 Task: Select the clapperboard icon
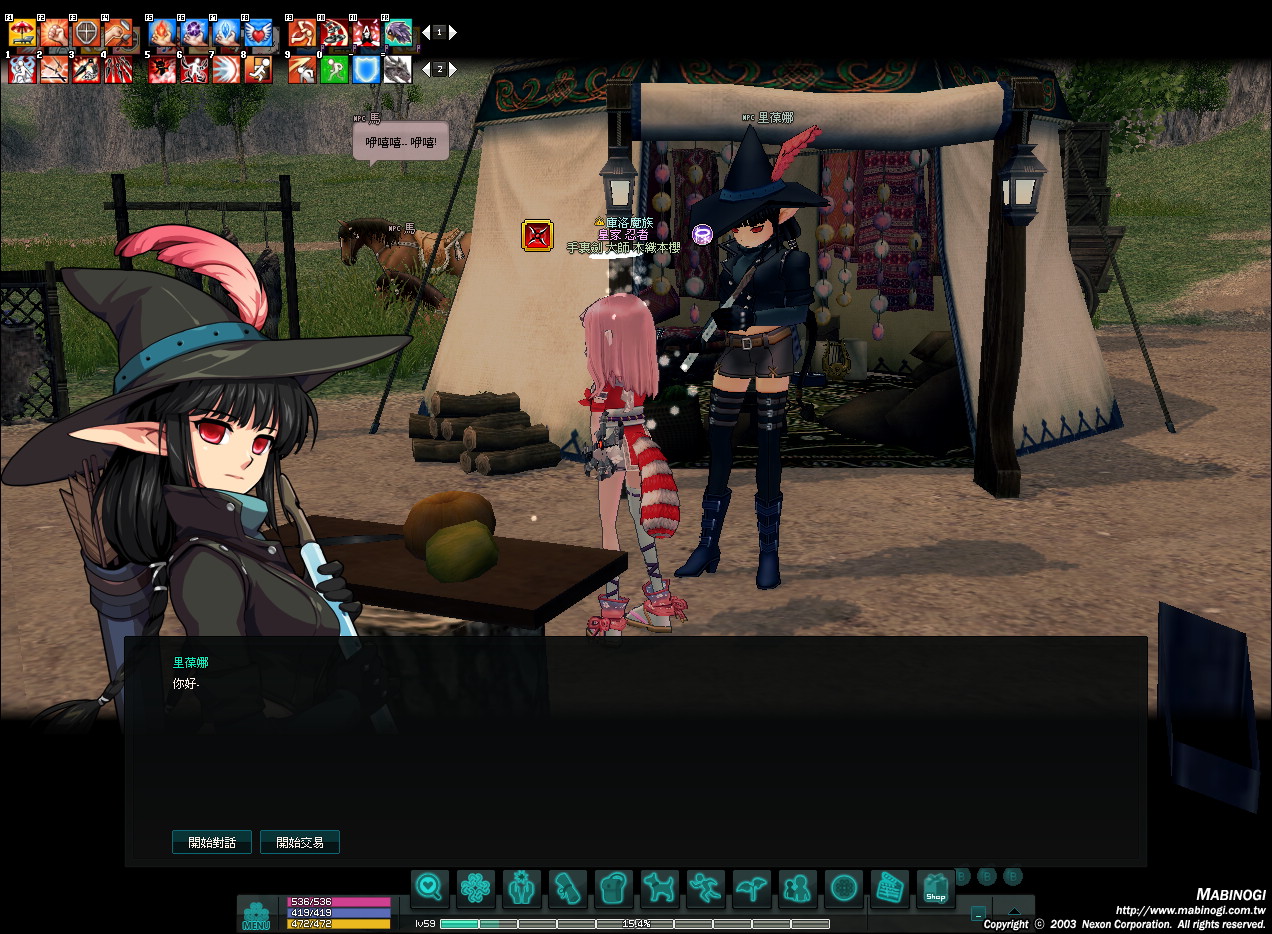point(889,888)
